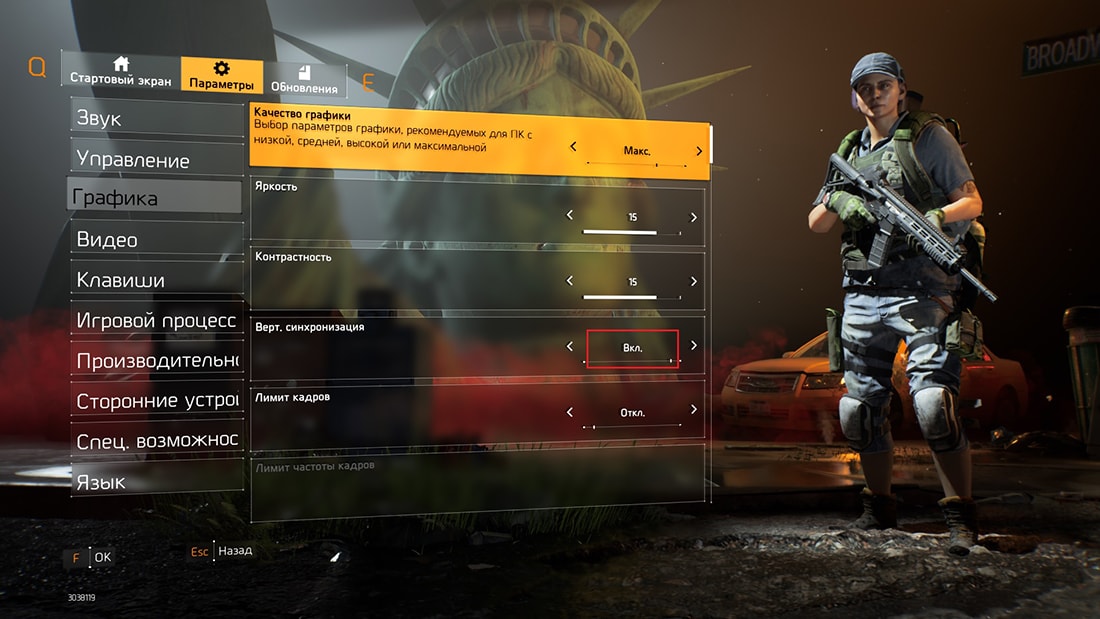
Task: Show the Производительность settings section
Action: click(156, 360)
